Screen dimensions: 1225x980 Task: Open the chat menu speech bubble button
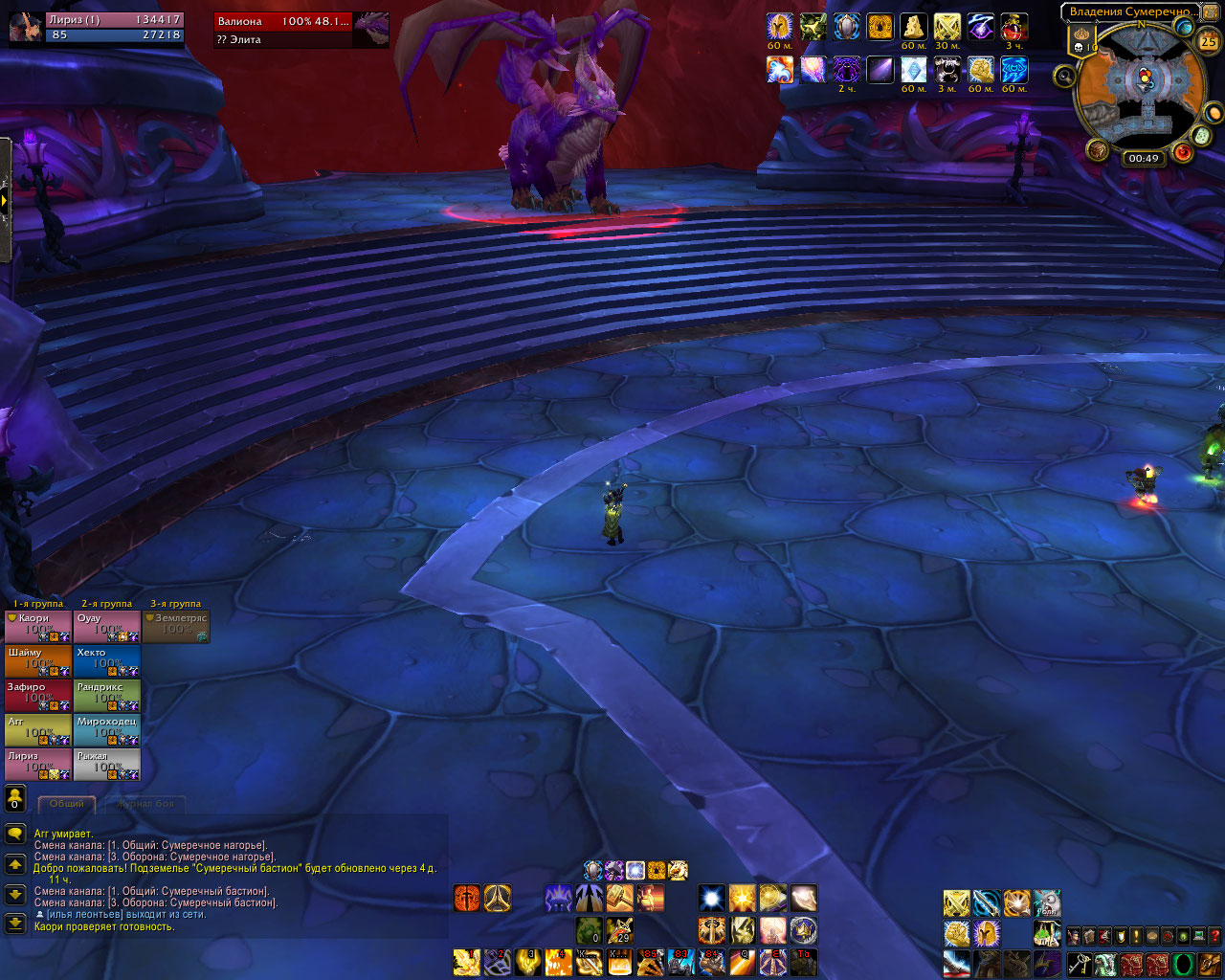point(15,835)
